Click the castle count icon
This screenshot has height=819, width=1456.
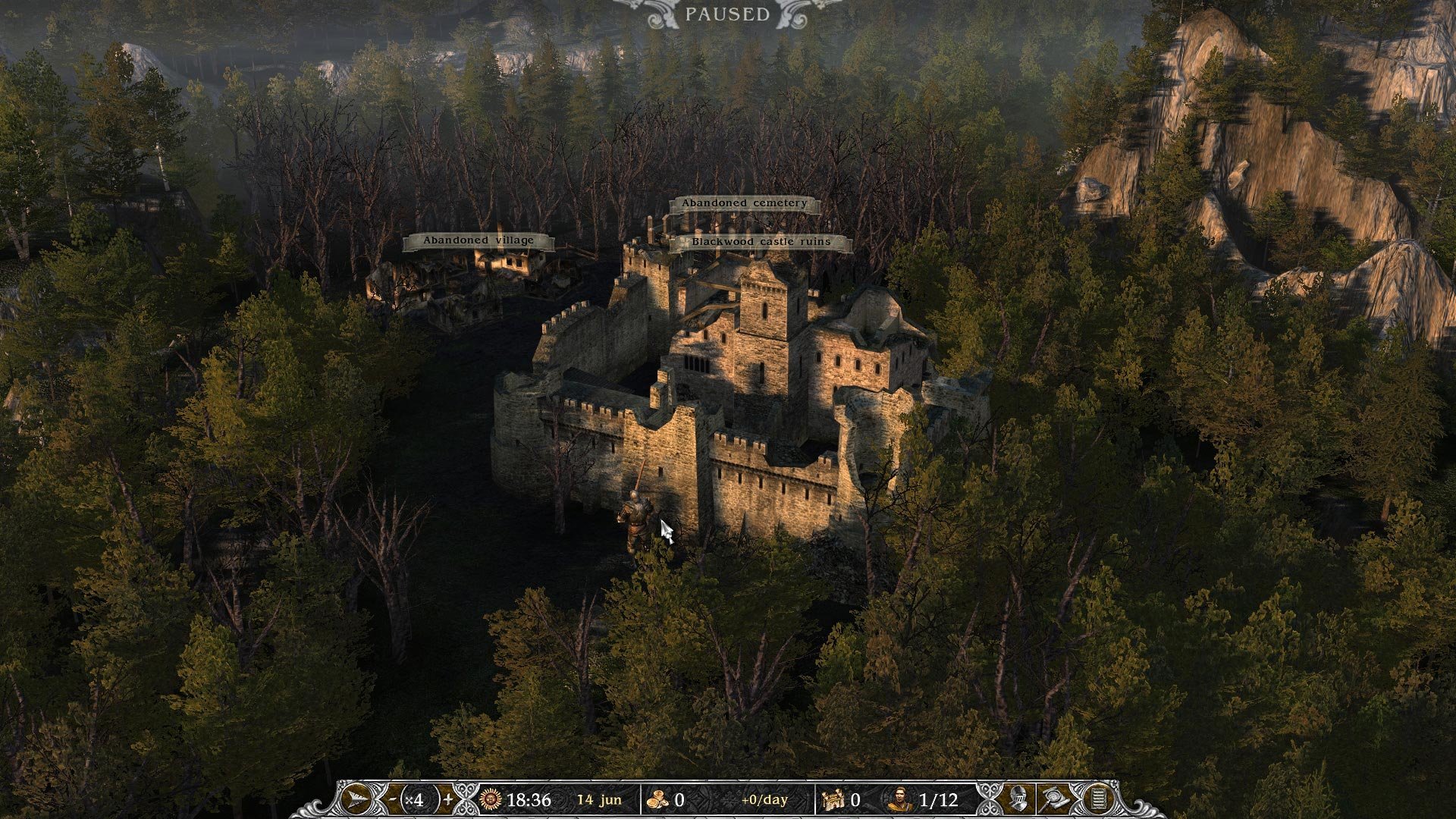pyautogui.click(x=833, y=799)
